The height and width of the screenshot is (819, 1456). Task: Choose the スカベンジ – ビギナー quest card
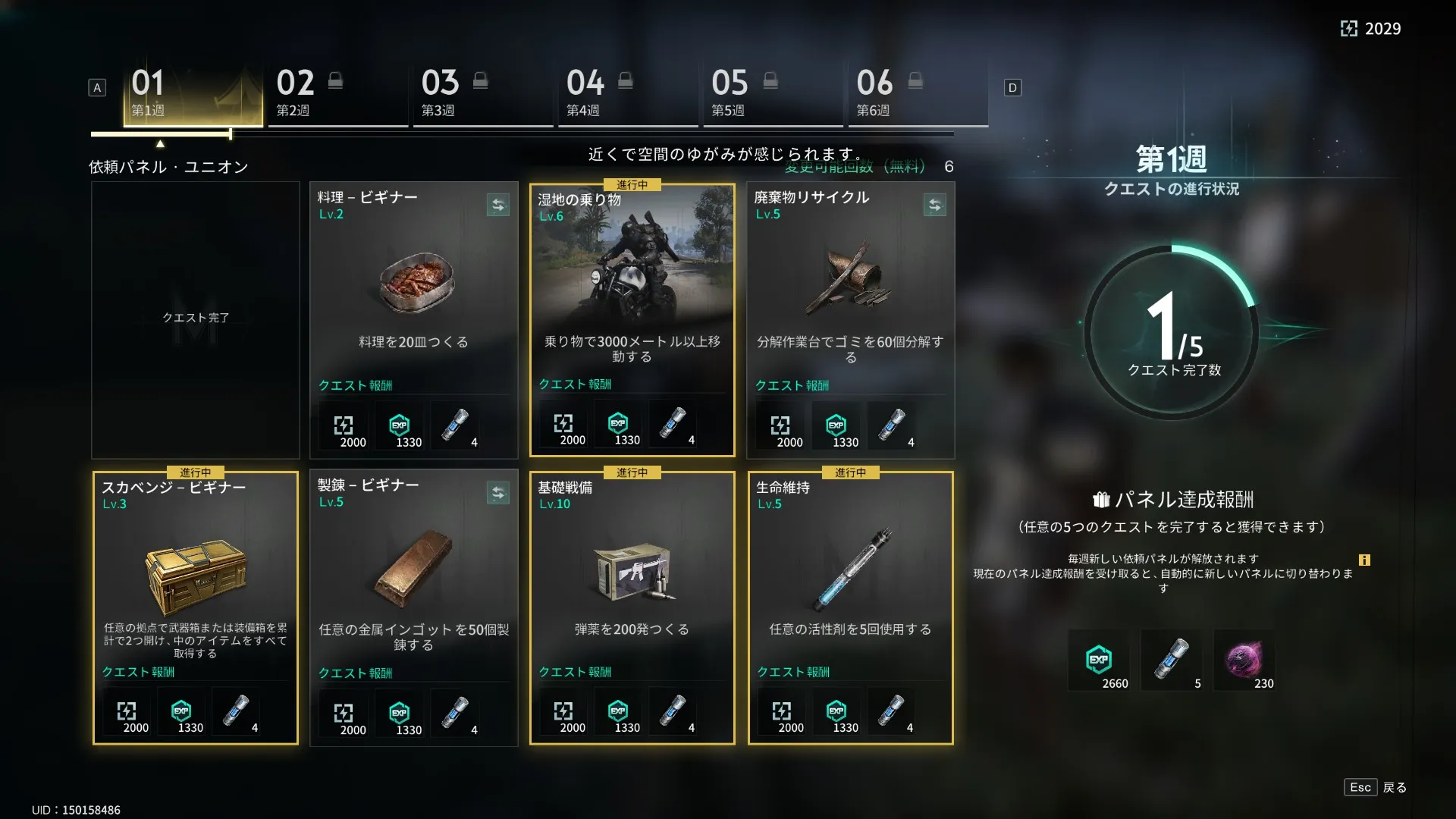195,591
